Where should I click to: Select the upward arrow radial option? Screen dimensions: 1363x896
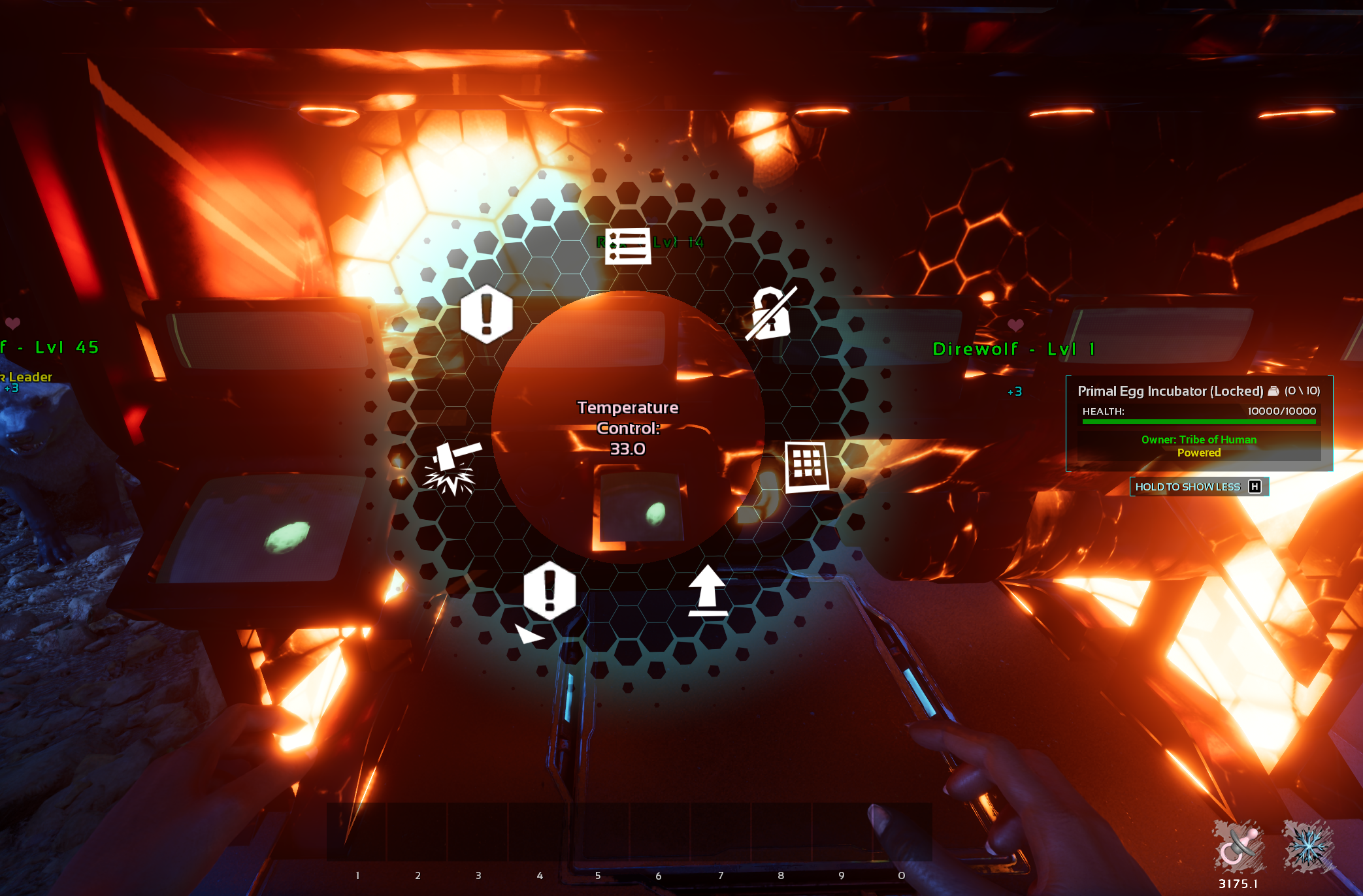[x=708, y=591]
